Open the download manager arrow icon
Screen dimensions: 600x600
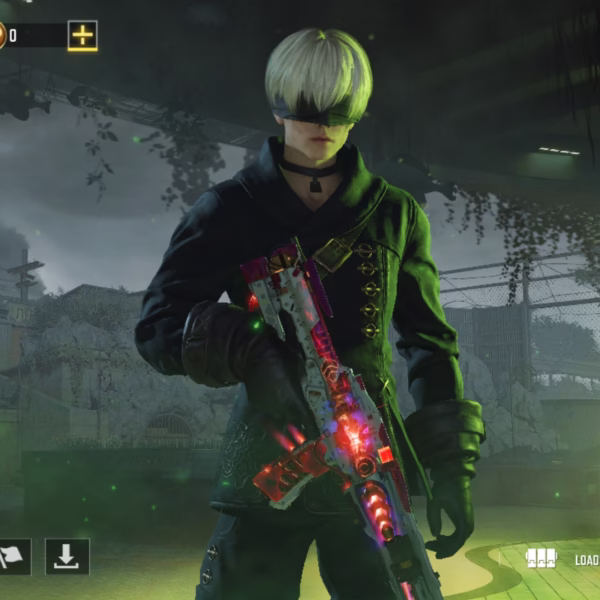click(67, 557)
